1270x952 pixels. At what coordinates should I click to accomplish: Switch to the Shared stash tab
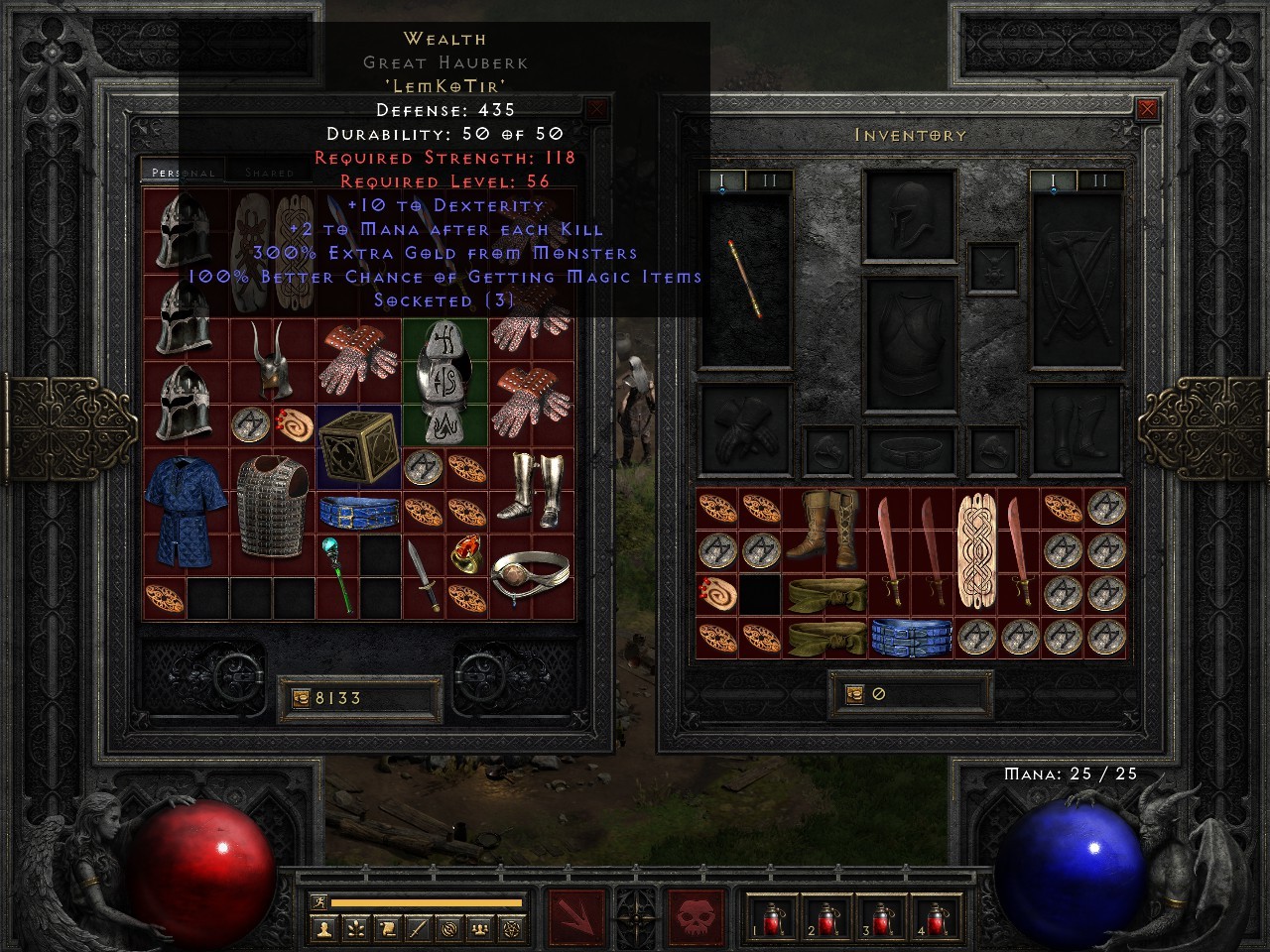point(268,172)
